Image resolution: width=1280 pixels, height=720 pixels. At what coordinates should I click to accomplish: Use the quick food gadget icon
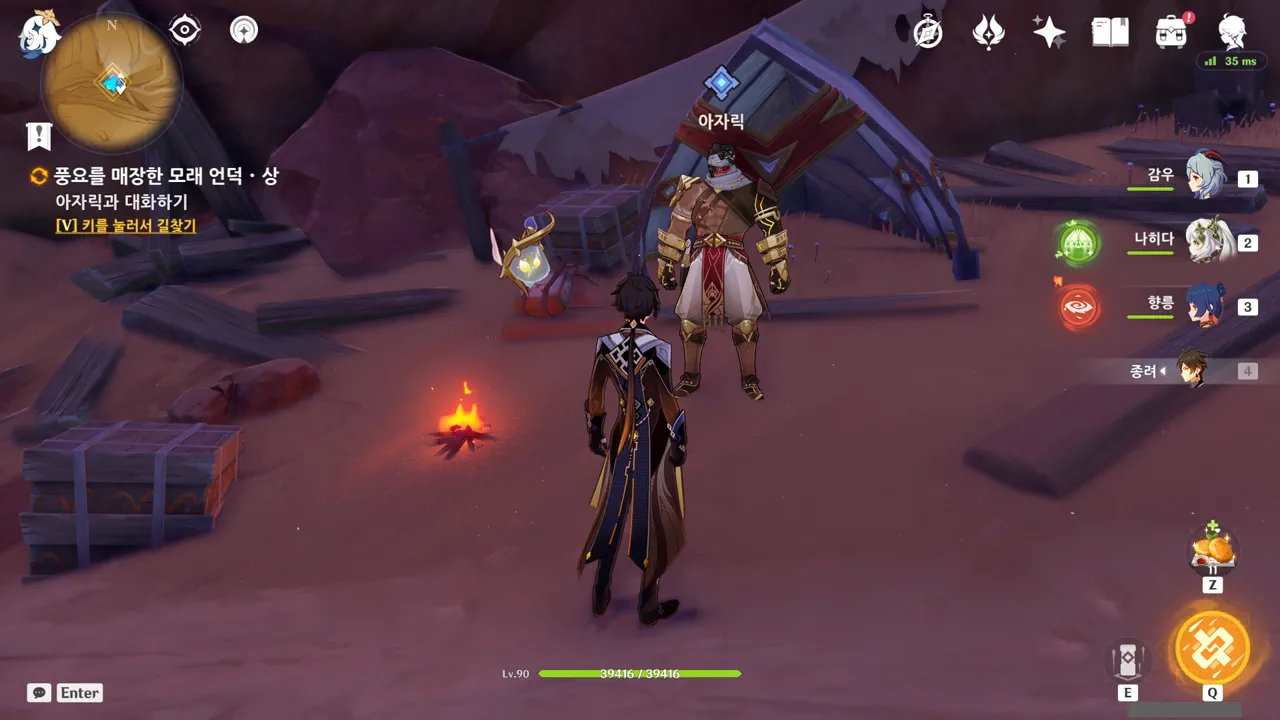point(1212,550)
